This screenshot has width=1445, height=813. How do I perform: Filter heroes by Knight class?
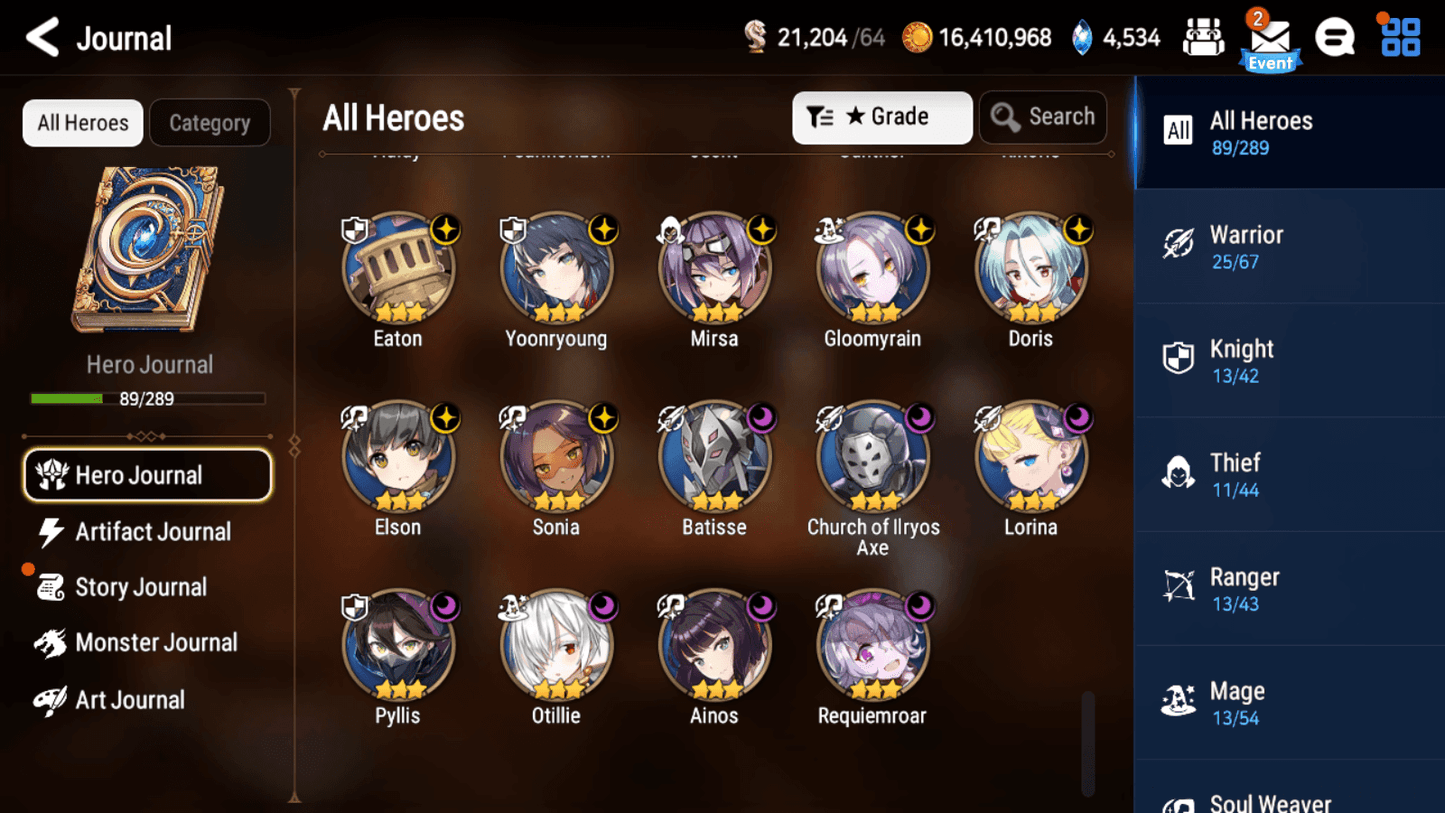pyautogui.click(x=1289, y=361)
